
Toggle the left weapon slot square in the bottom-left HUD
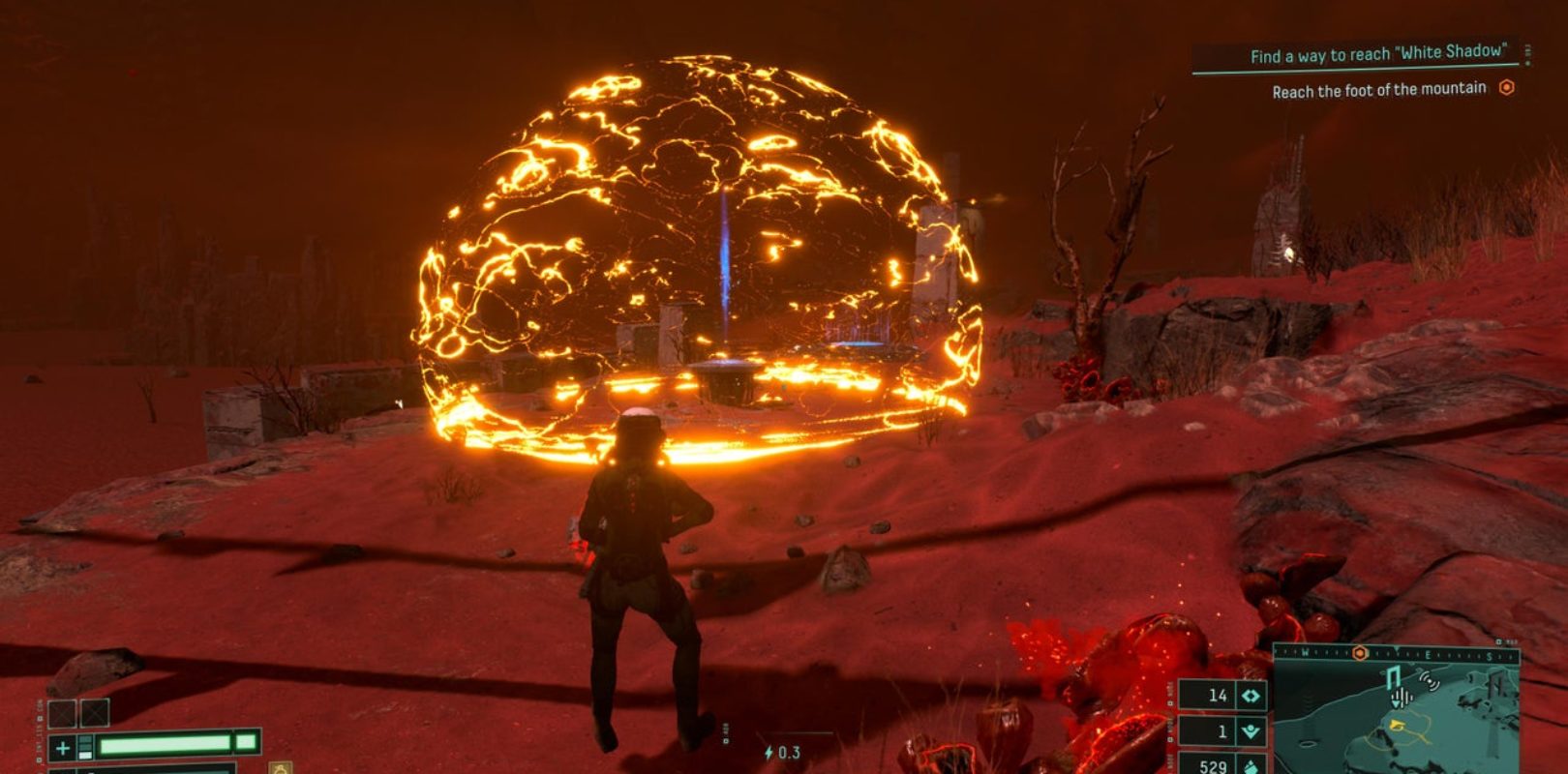click(62, 713)
